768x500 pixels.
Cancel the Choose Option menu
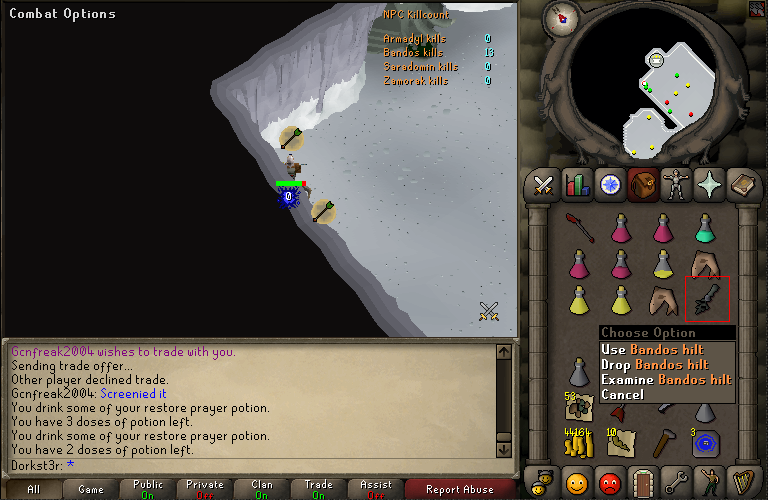(623, 395)
